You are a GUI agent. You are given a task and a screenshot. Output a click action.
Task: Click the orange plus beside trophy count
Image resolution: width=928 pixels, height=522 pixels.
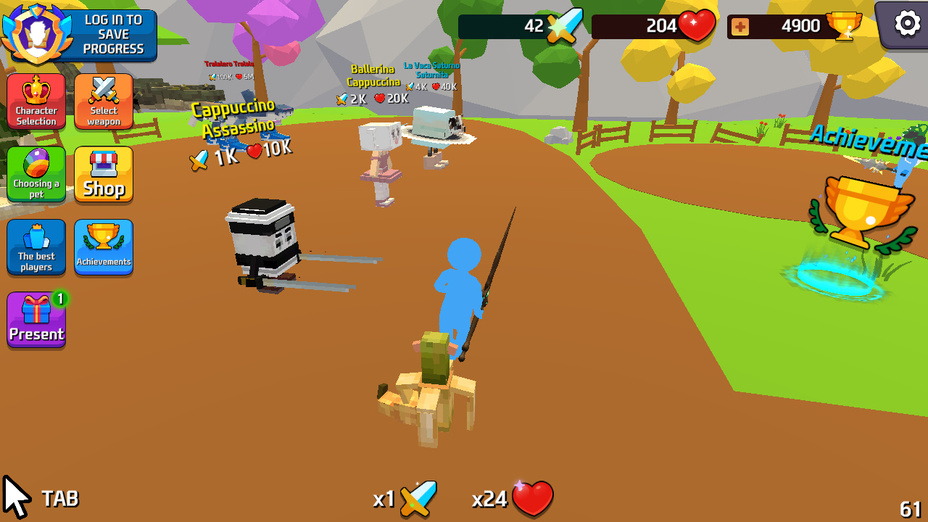click(740, 26)
